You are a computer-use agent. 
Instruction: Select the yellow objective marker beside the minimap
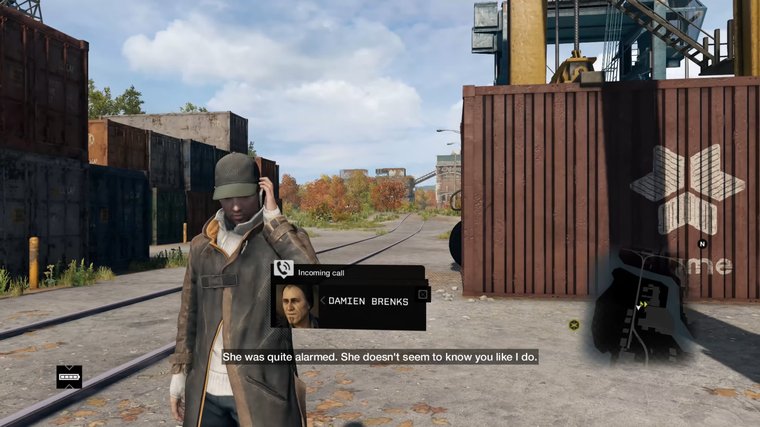[574, 324]
